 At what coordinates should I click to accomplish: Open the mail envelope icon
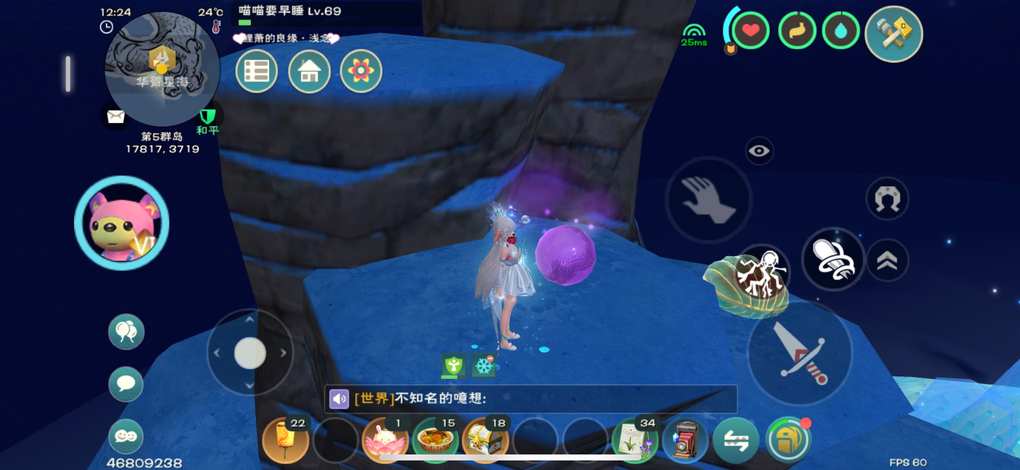(116, 117)
